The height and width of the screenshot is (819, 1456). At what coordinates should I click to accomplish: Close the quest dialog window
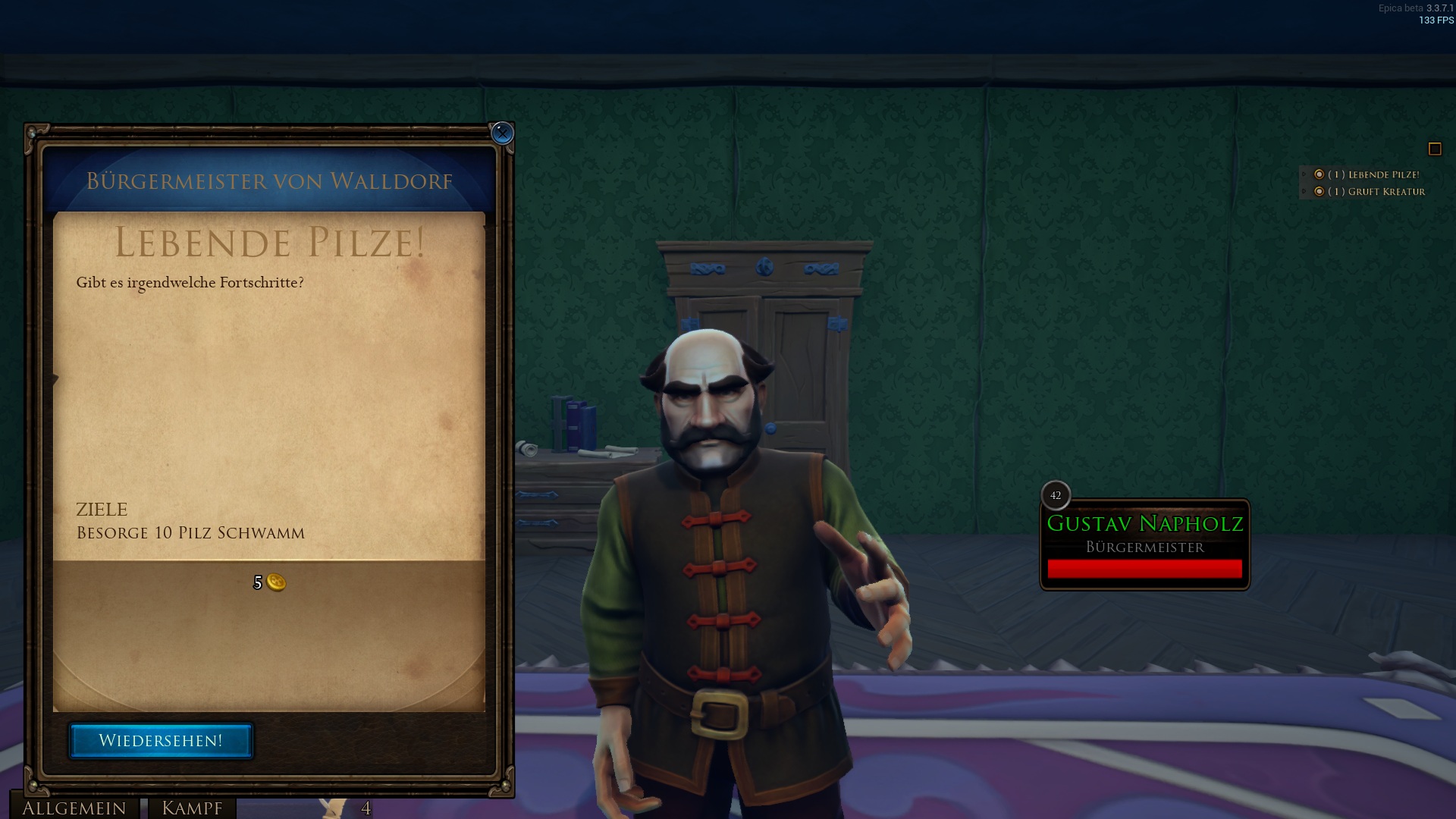point(502,133)
